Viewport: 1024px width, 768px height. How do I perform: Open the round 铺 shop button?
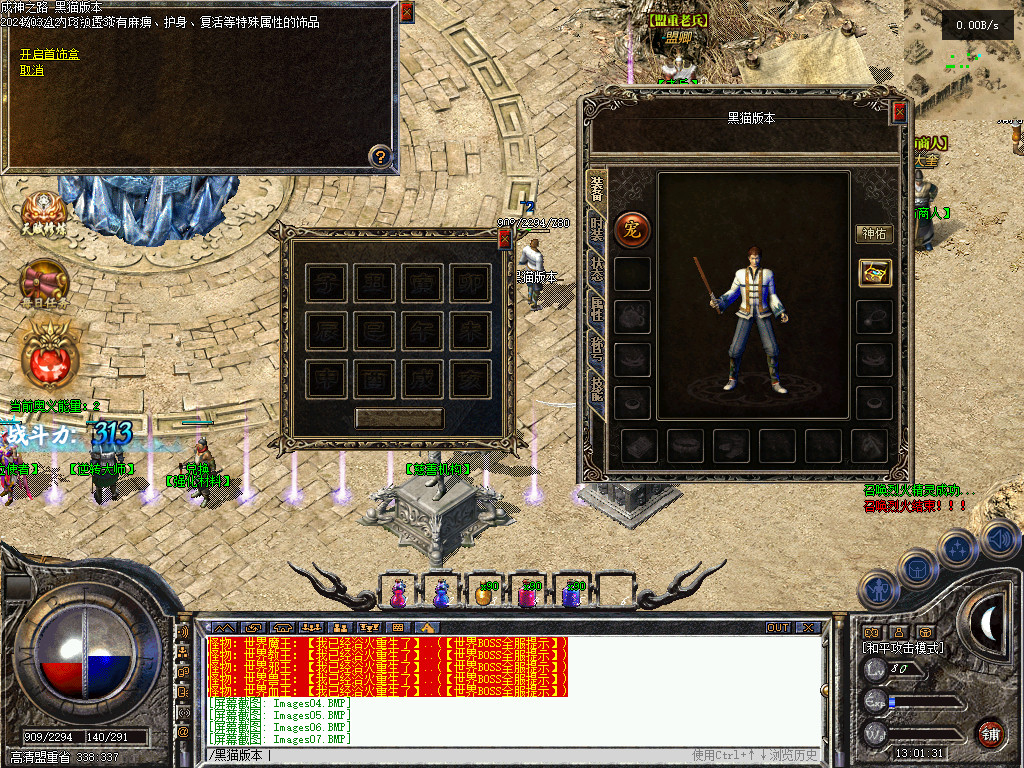click(990, 732)
